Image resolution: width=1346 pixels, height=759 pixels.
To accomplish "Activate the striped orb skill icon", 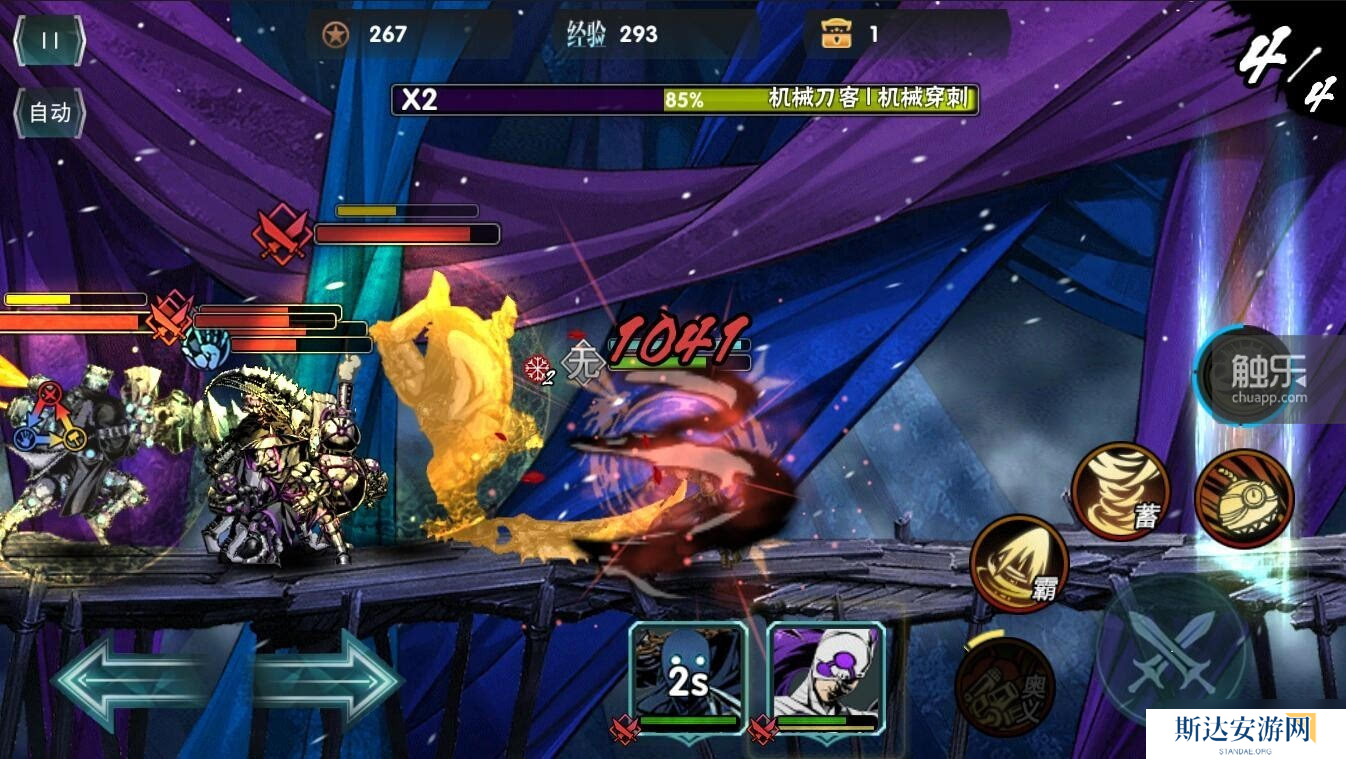I will (1244, 498).
